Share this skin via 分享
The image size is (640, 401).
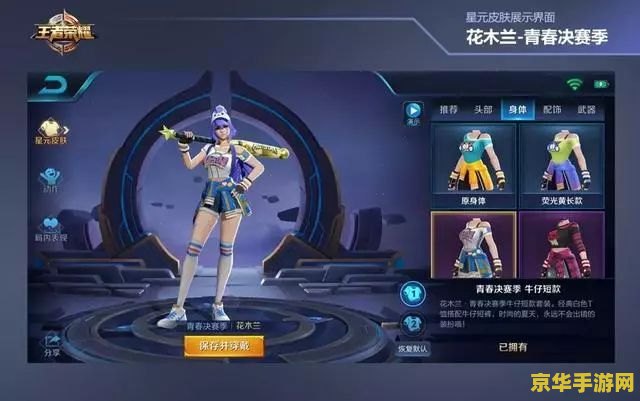[51, 344]
